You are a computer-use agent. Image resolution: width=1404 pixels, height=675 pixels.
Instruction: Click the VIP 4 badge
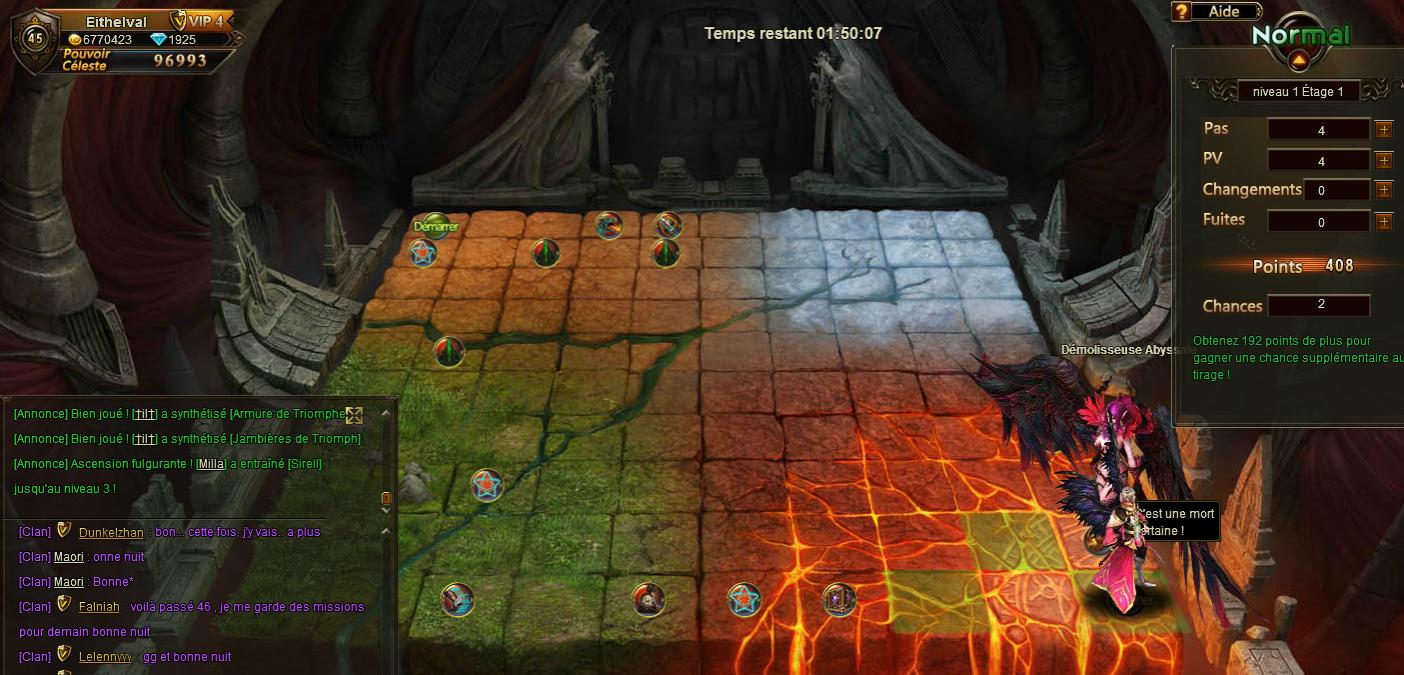click(x=199, y=20)
